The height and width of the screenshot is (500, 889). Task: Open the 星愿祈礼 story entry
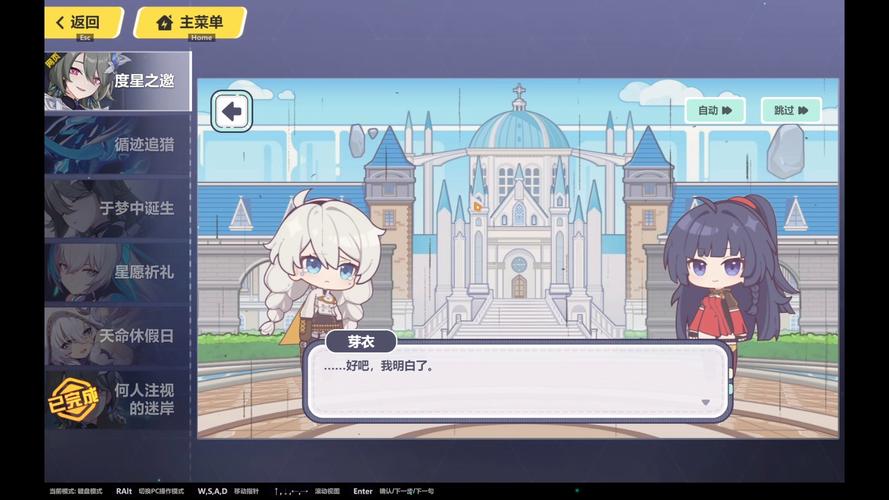pyautogui.click(x=117, y=272)
